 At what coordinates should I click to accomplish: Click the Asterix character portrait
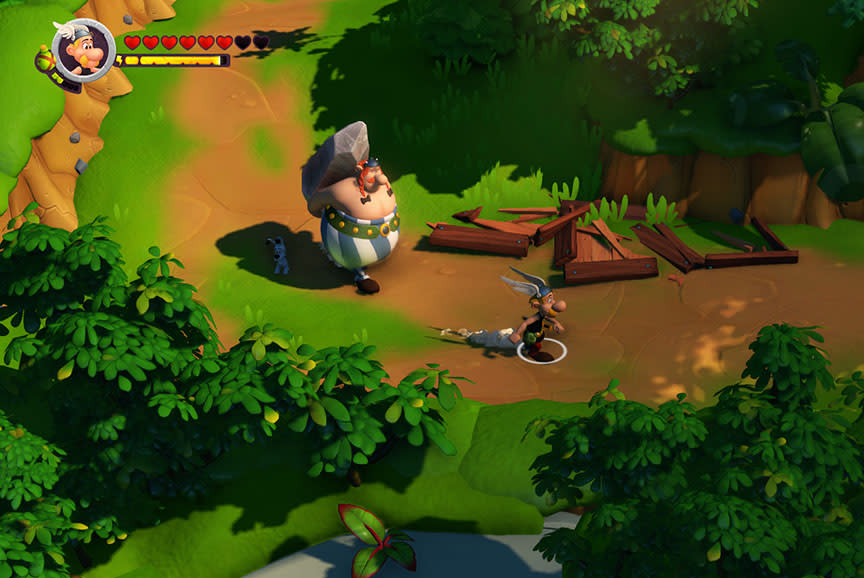83,48
